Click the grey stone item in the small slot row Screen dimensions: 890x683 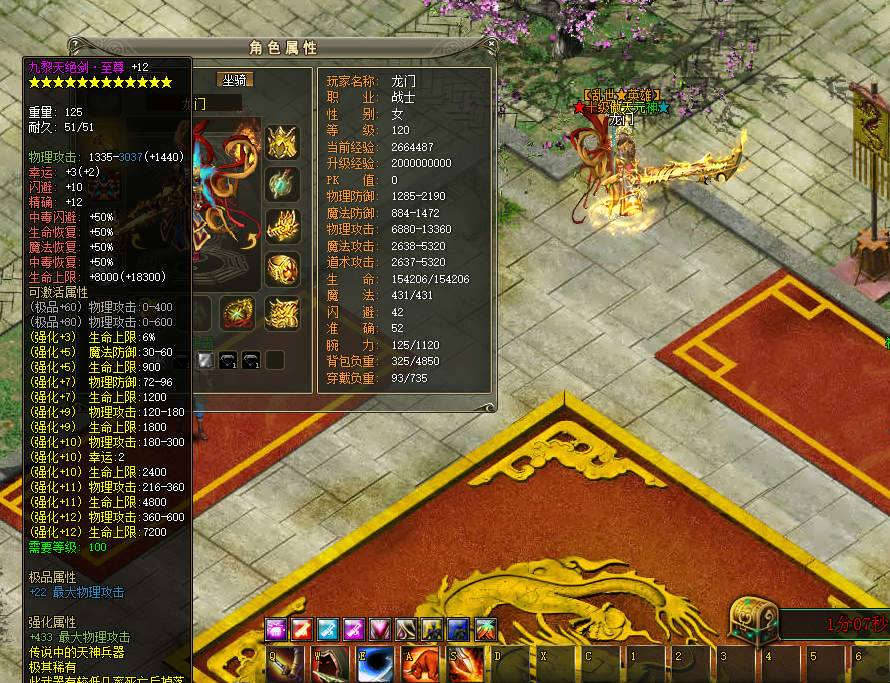(x=205, y=359)
